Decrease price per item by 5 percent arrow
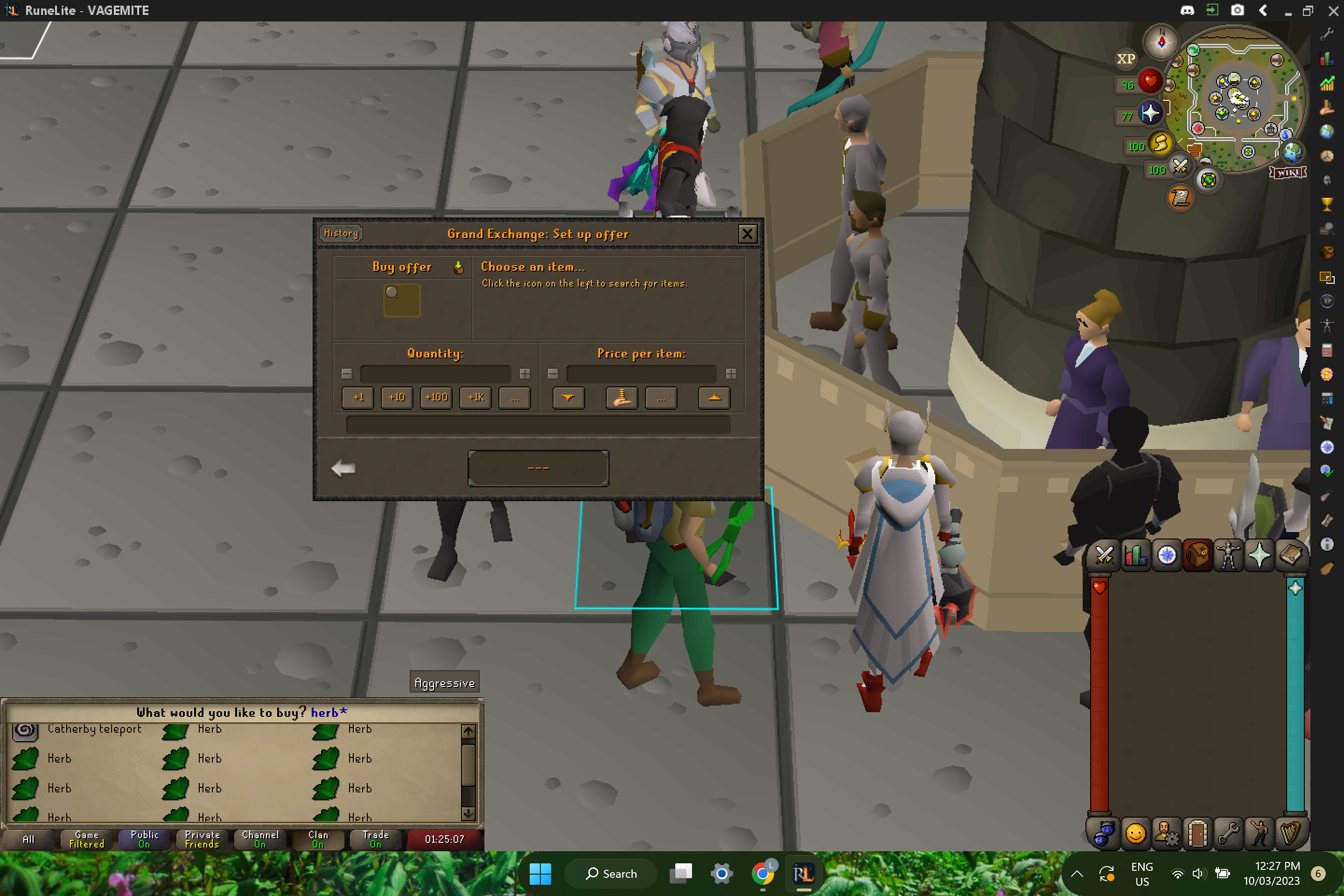The height and width of the screenshot is (896, 1344). pyautogui.click(x=567, y=398)
